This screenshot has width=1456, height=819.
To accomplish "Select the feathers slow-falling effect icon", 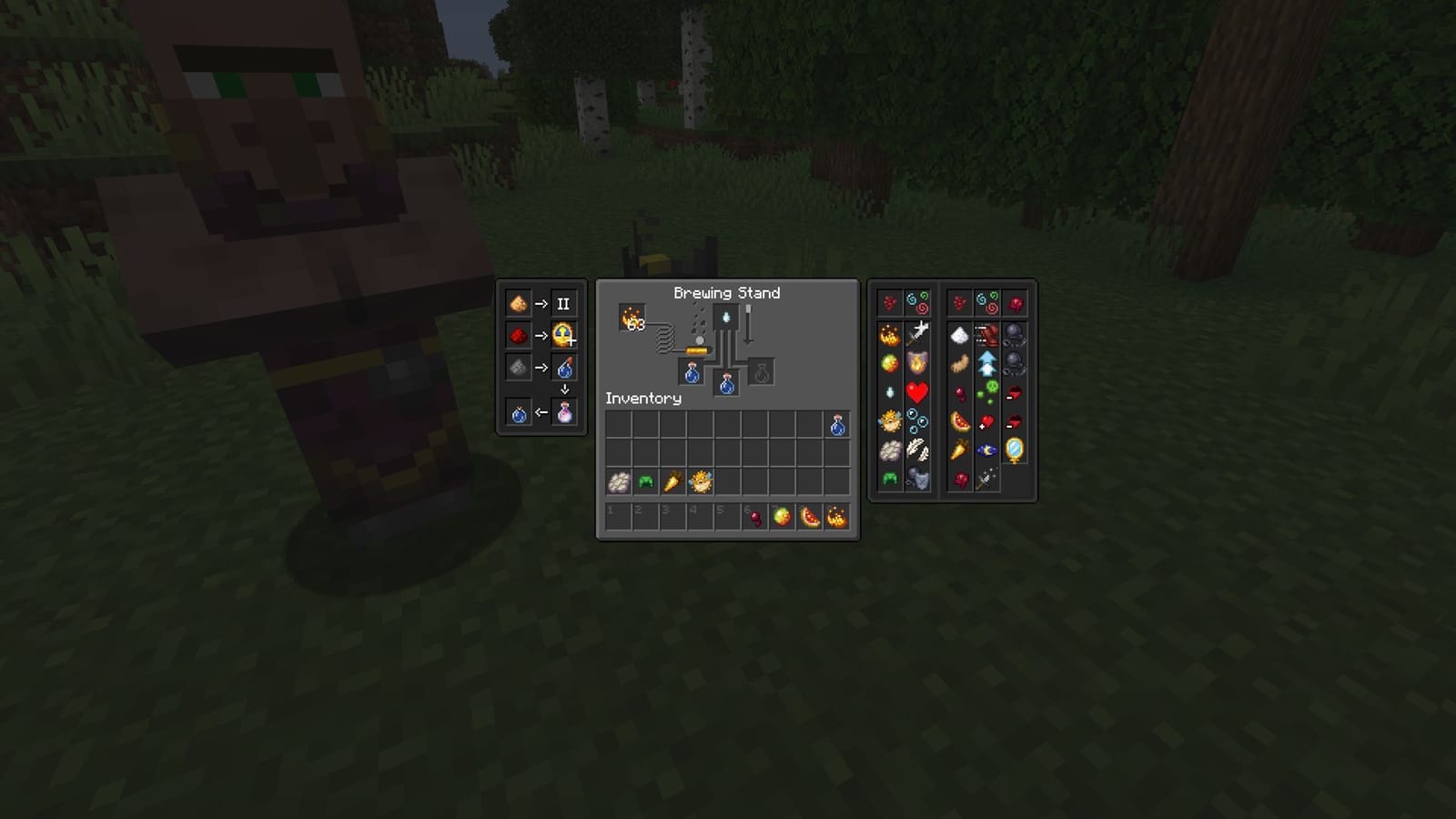I will [x=920, y=448].
